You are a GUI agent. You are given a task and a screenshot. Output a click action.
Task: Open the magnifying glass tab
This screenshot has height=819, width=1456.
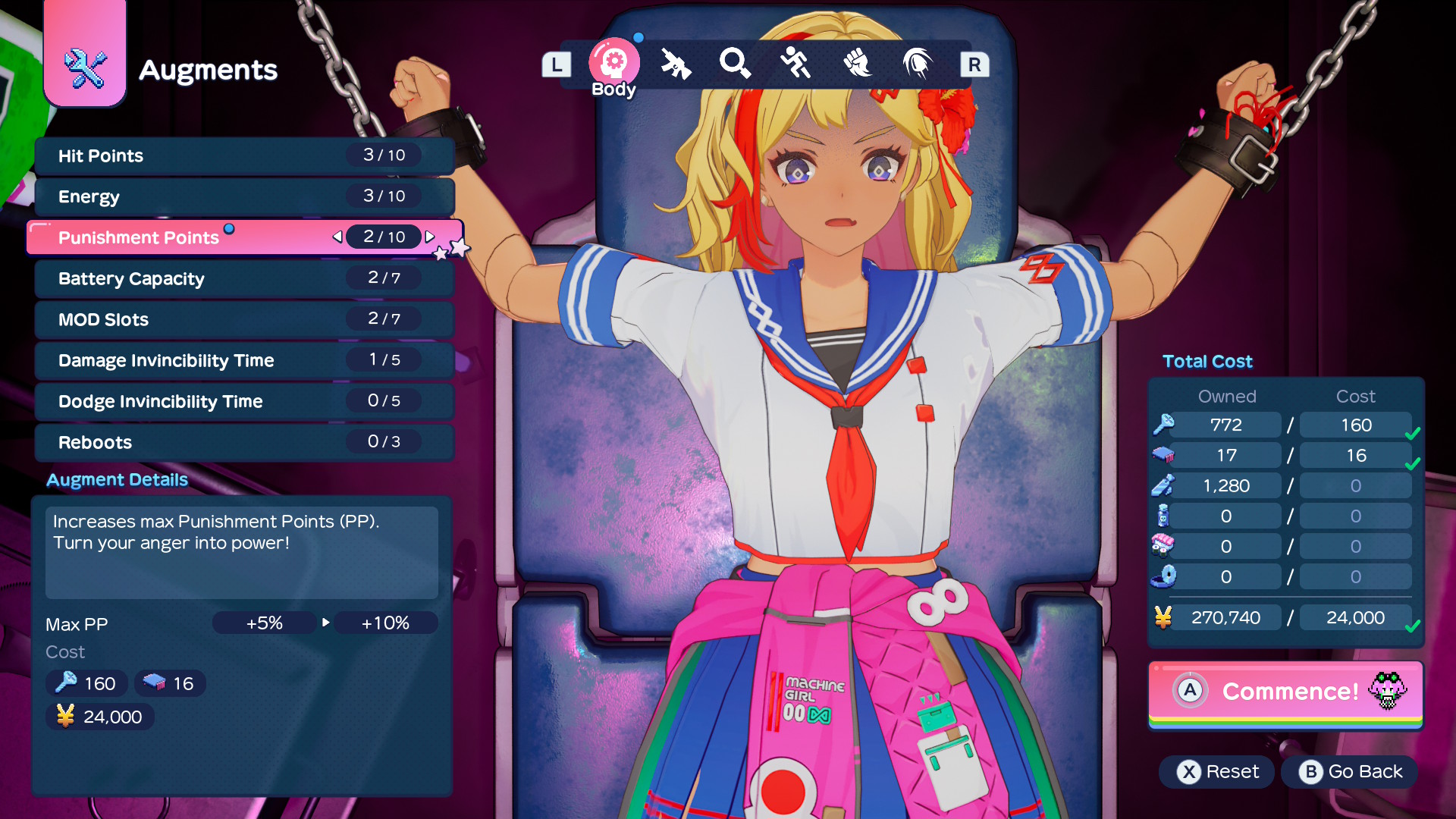tap(735, 64)
